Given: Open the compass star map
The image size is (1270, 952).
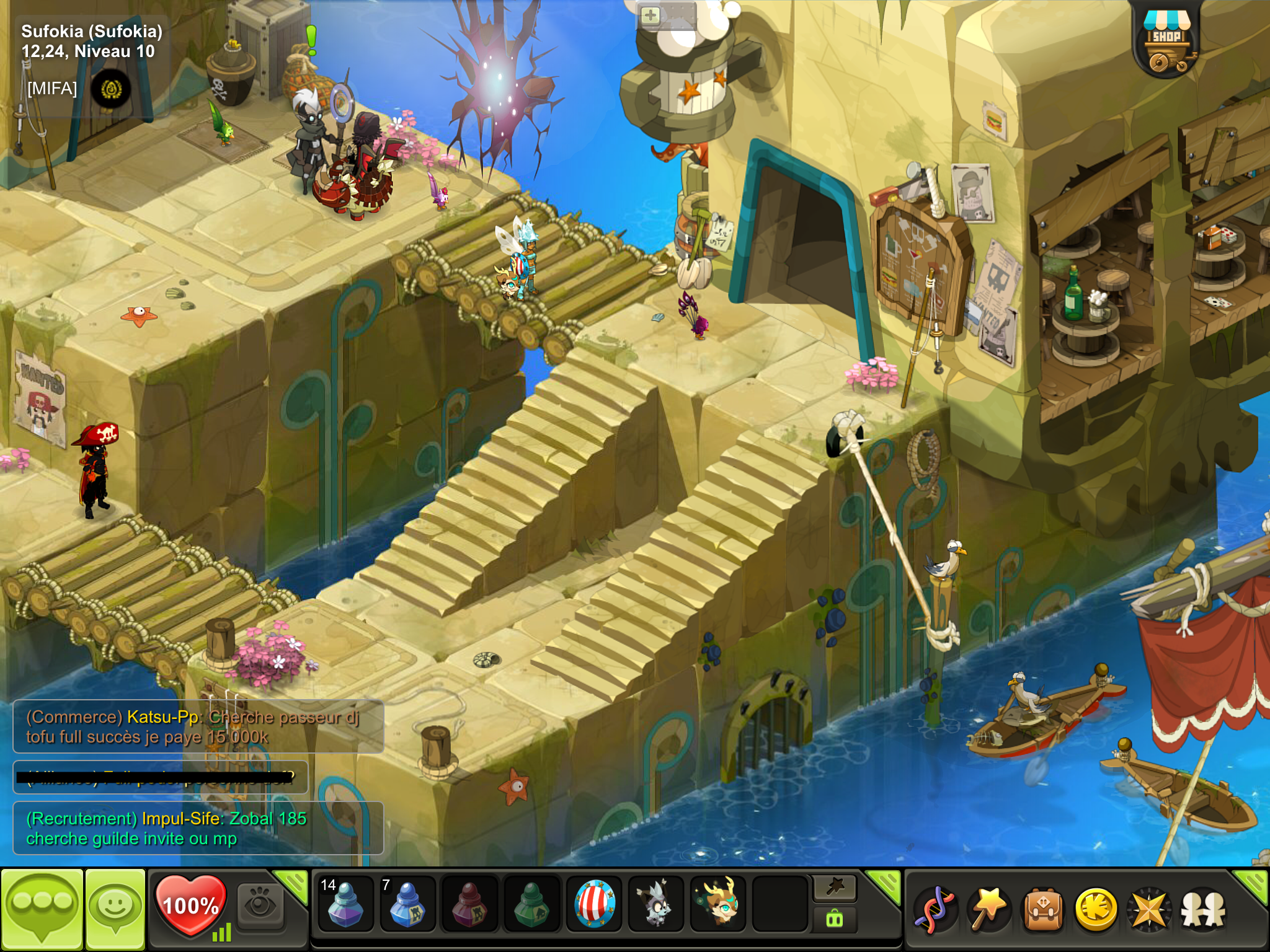Looking at the screenshot, I should [x=1149, y=910].
